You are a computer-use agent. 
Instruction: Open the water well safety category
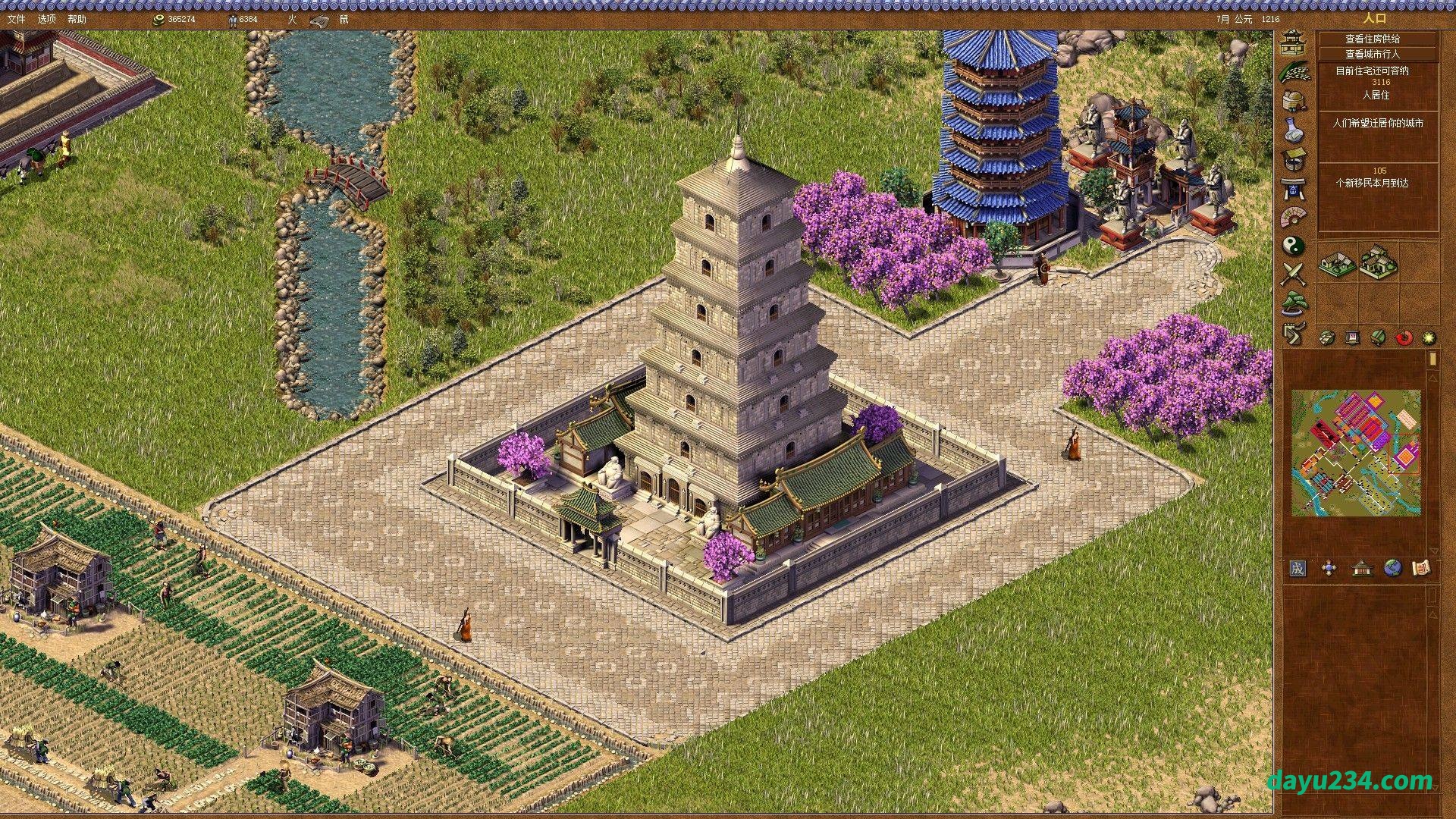1293,158
